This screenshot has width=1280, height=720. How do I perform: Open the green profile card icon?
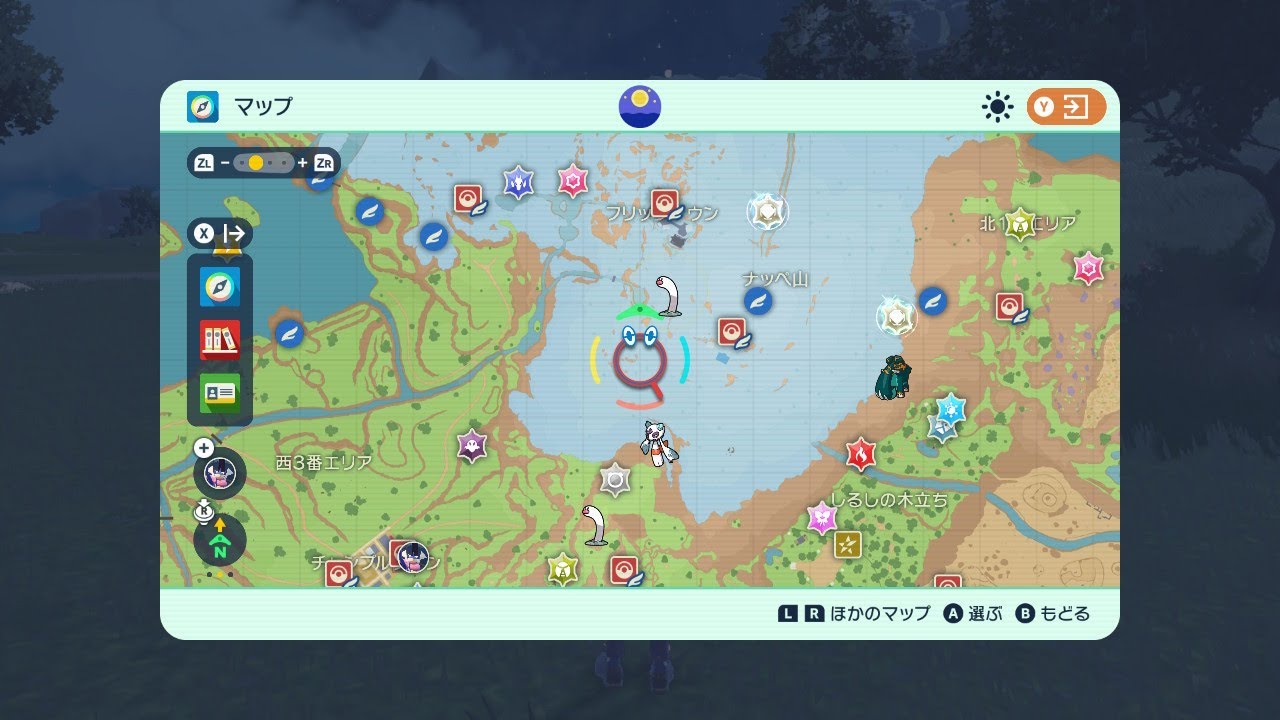pyautogui.click(x=220, y=393)
